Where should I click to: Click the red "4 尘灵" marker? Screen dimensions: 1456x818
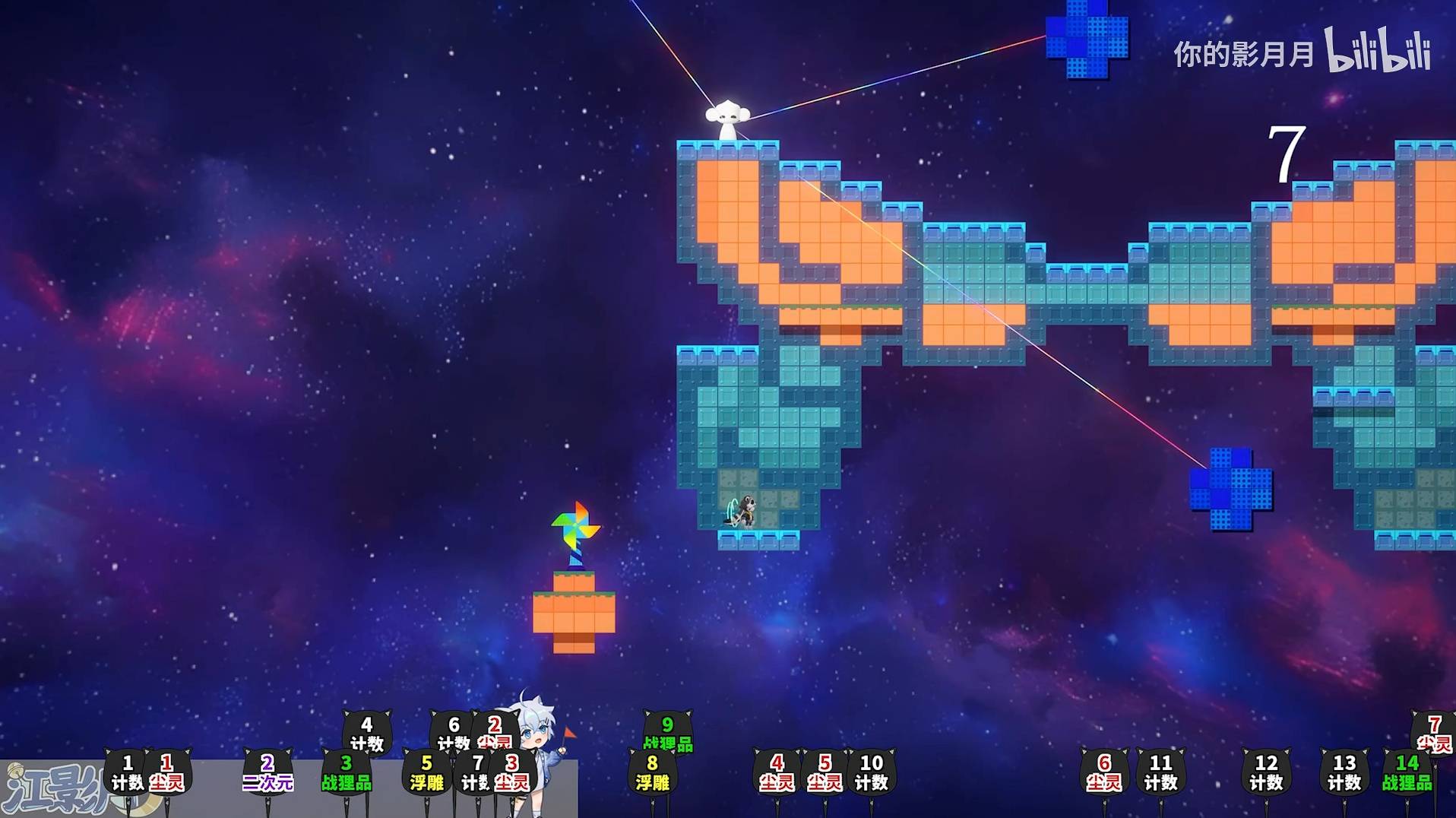777,772
